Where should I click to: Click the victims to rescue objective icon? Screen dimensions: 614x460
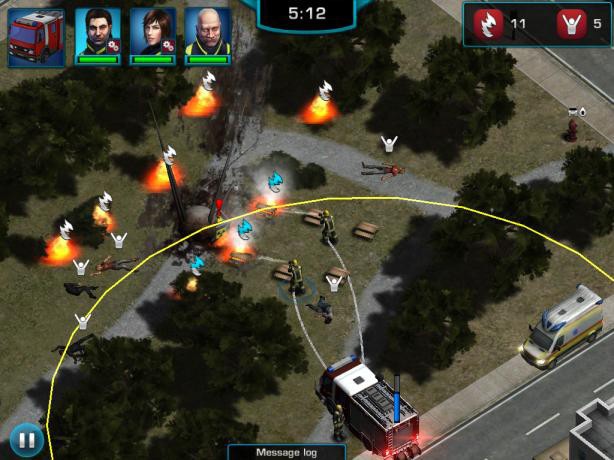point(573,23)
